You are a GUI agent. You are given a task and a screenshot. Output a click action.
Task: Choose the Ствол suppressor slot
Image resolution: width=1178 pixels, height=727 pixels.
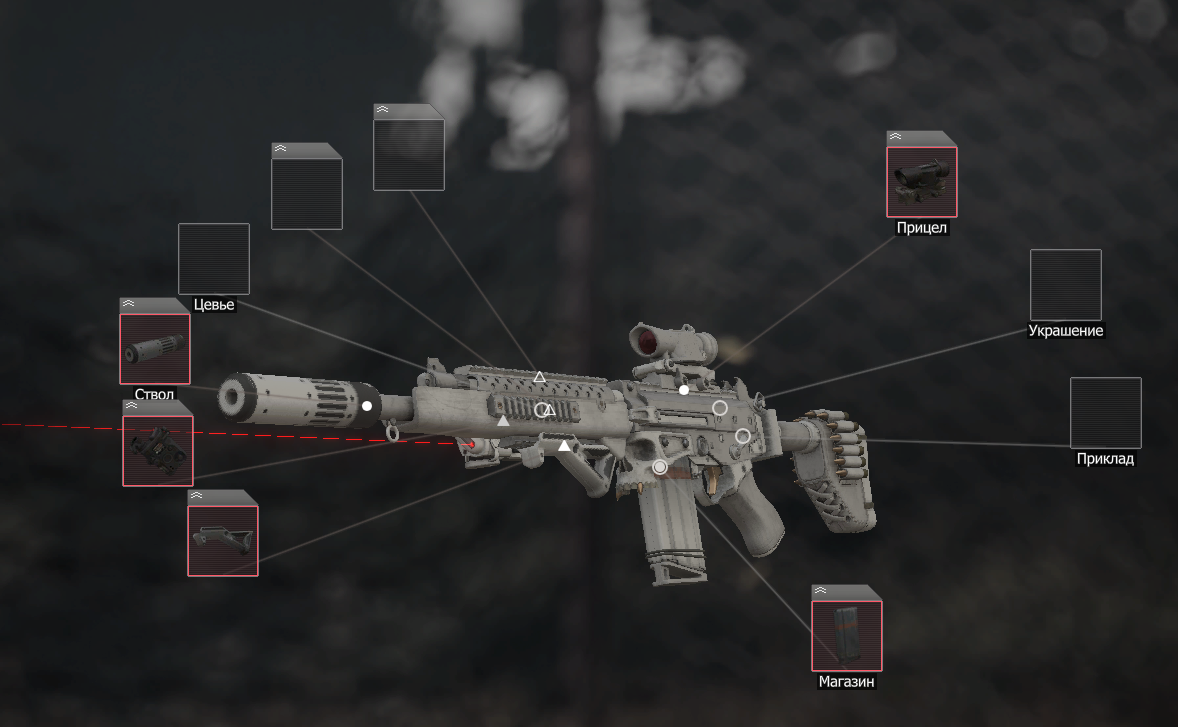155,349
